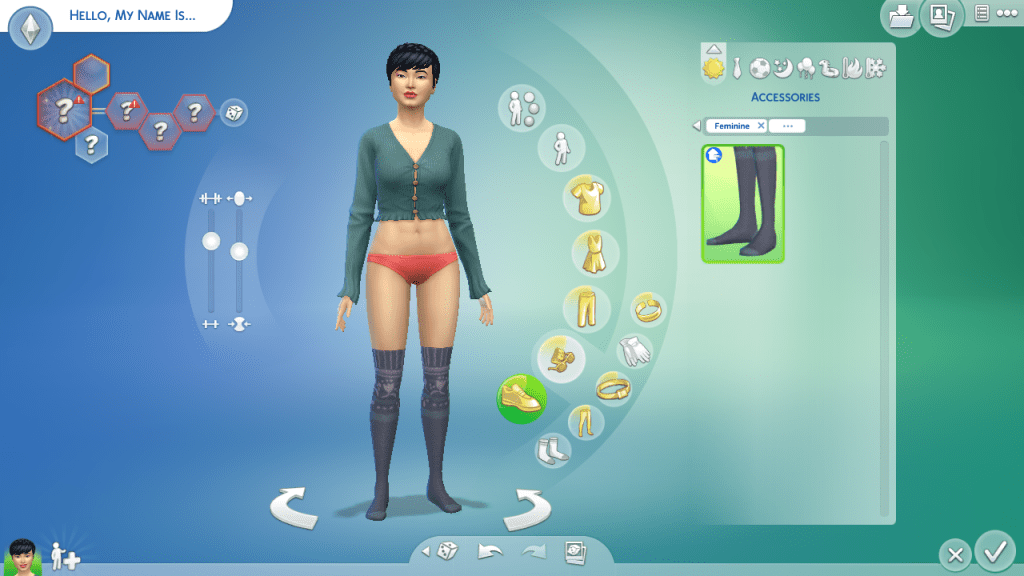Image resolution: width=1024 pixels, height=576 pixels.
Task: Select the black knee-high socks thumbnail
Action: (x=743, y=204)
